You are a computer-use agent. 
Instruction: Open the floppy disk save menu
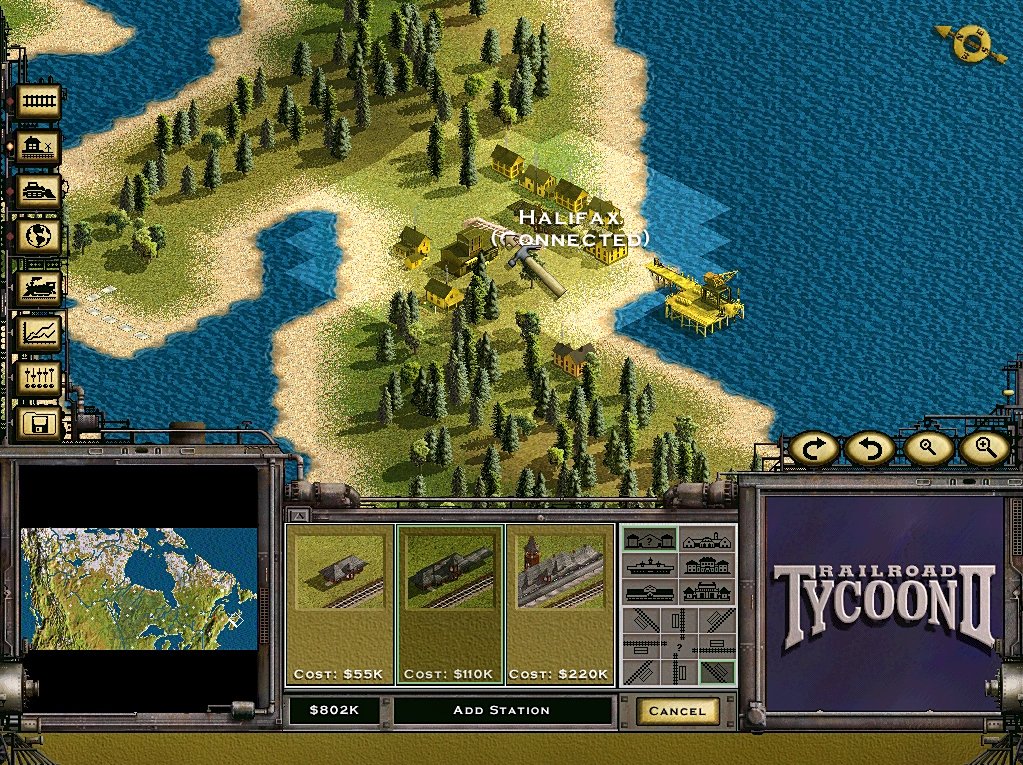(38, 424)
